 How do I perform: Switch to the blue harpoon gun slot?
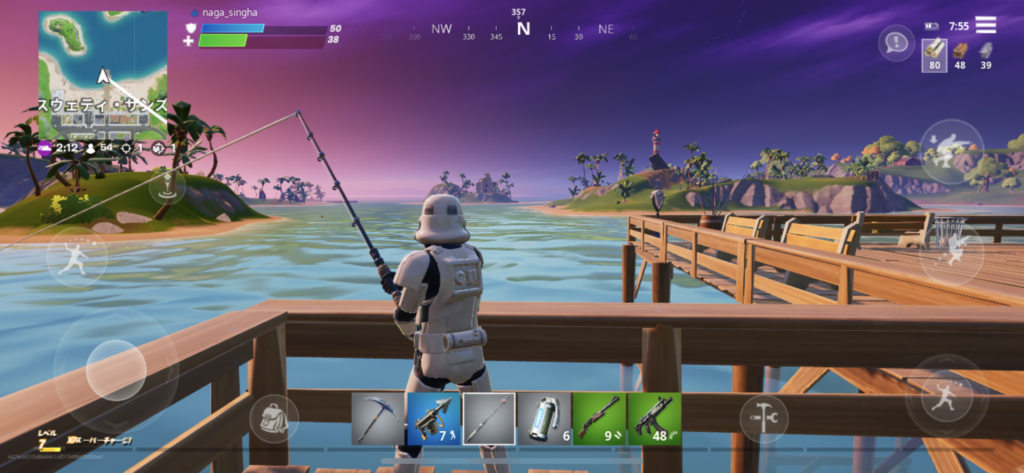tap(432, 418)
